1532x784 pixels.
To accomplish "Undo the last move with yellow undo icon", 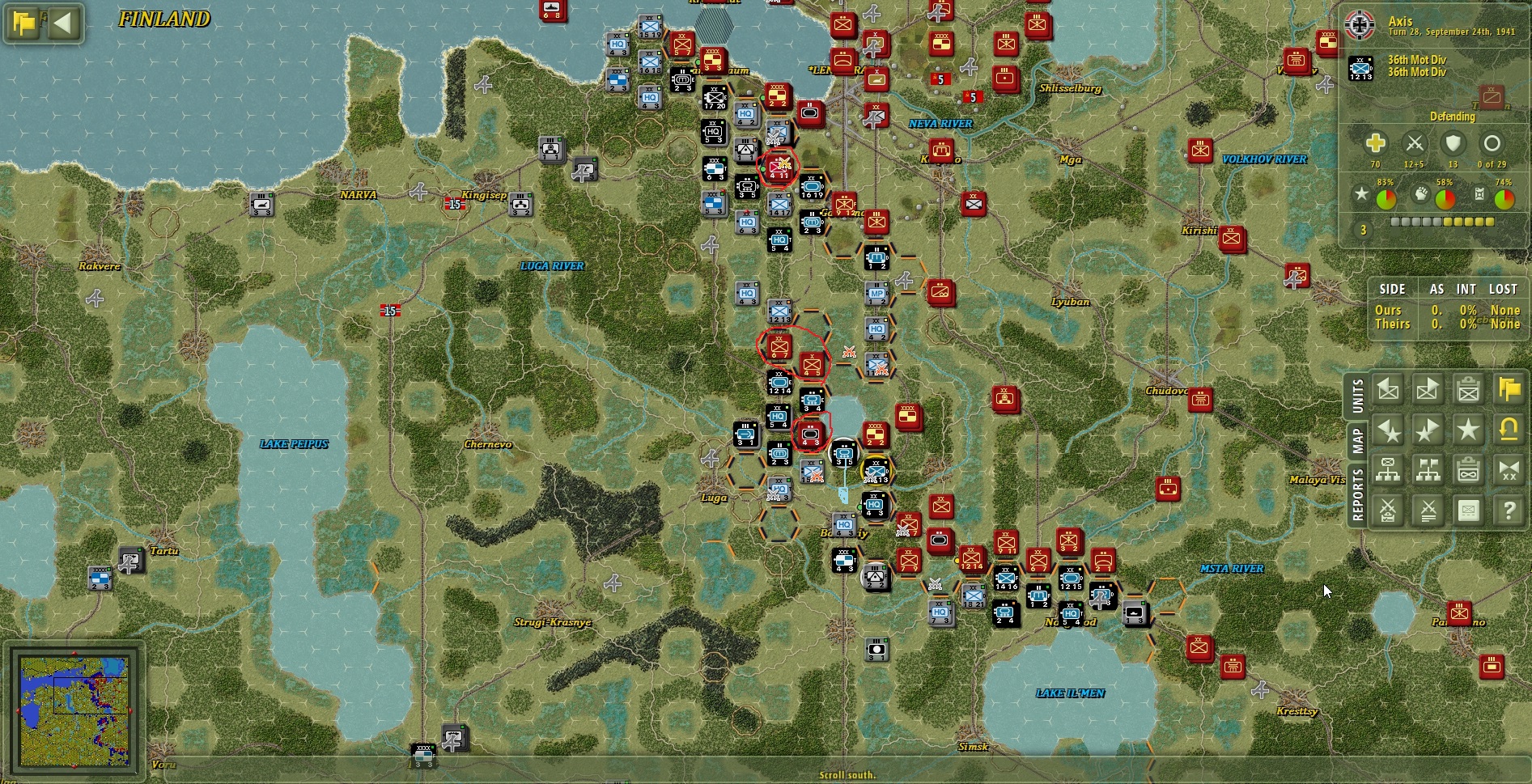I will point(1507,430).
